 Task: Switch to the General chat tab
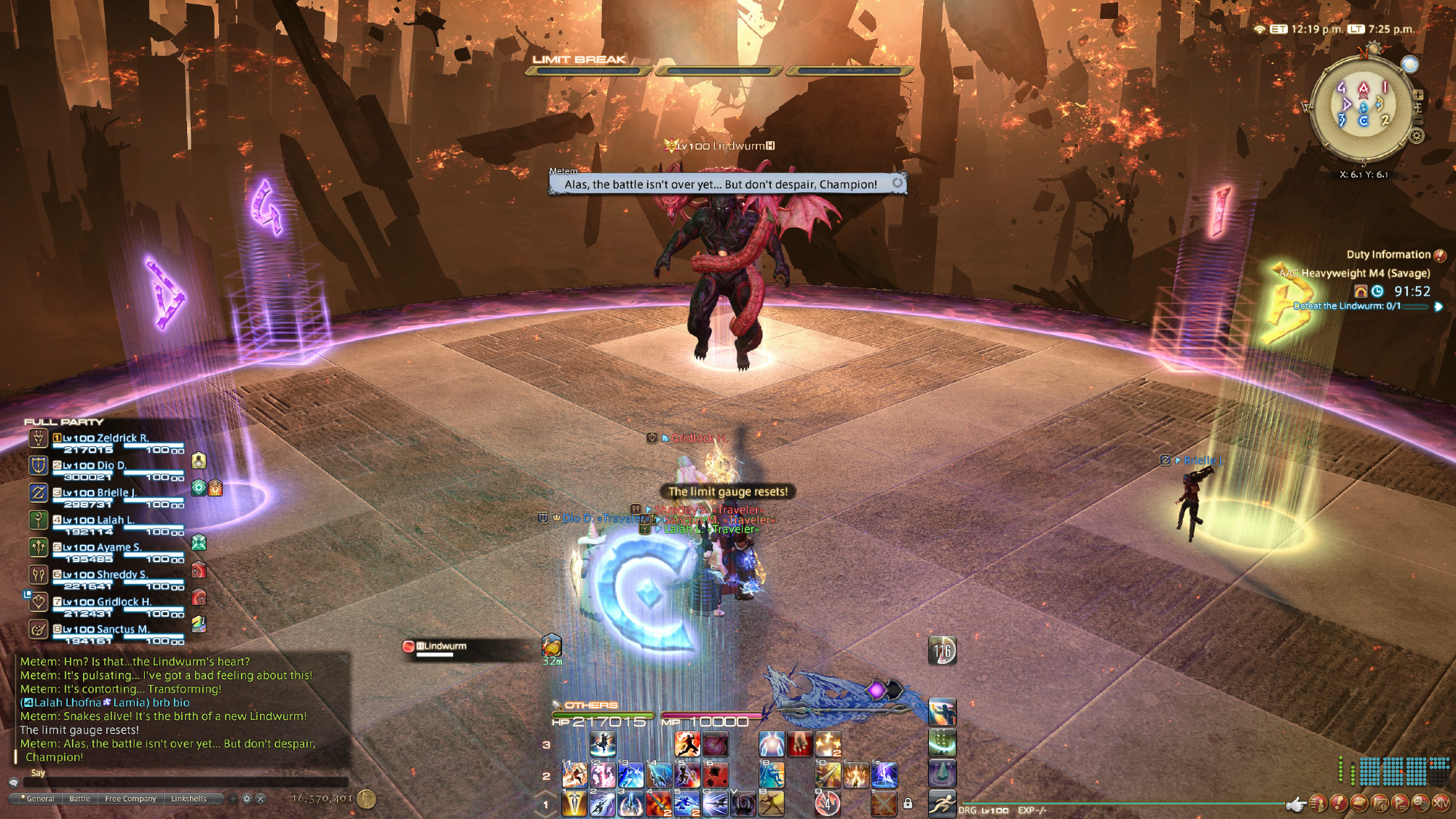pos(40,799)
